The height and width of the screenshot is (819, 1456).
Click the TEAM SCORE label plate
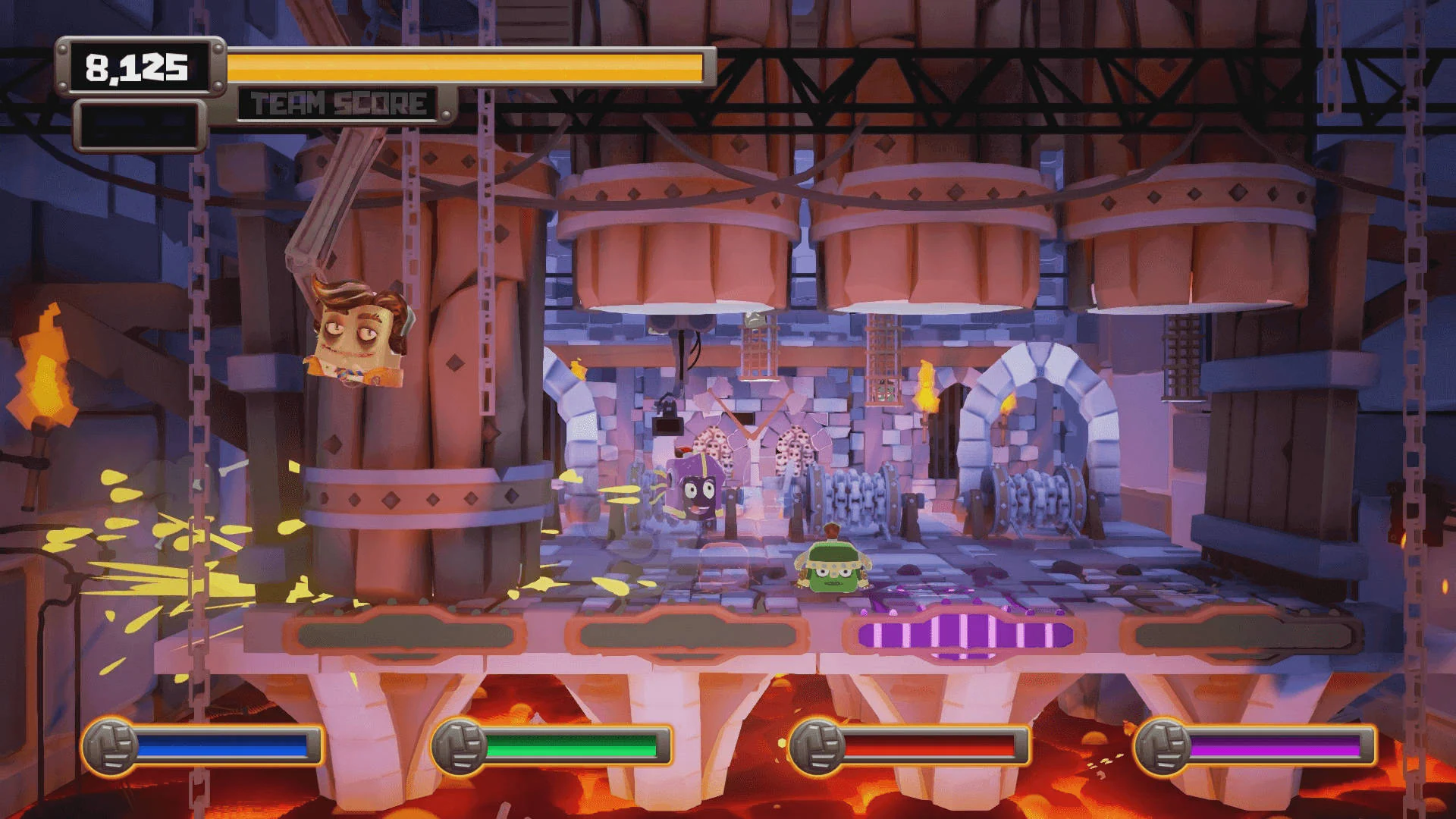[336, 101]
